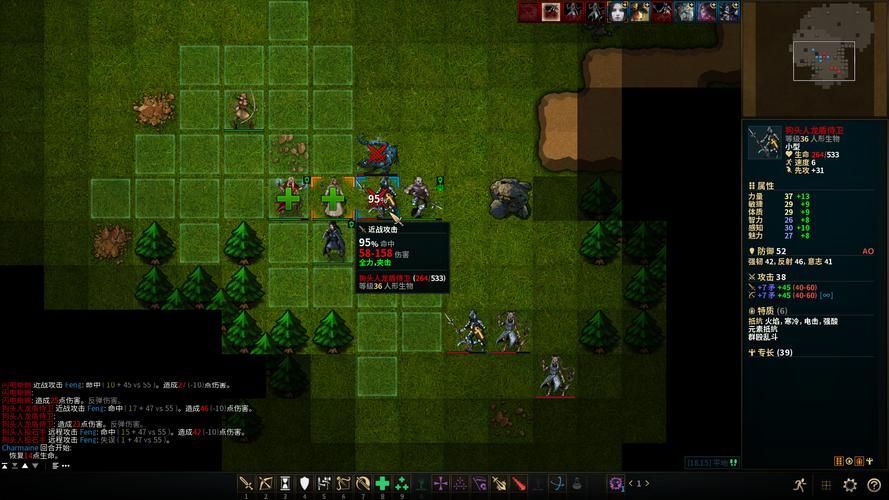Use the green cross healing ability
This screenshot has height=500, width=889.
pos(382,484)
